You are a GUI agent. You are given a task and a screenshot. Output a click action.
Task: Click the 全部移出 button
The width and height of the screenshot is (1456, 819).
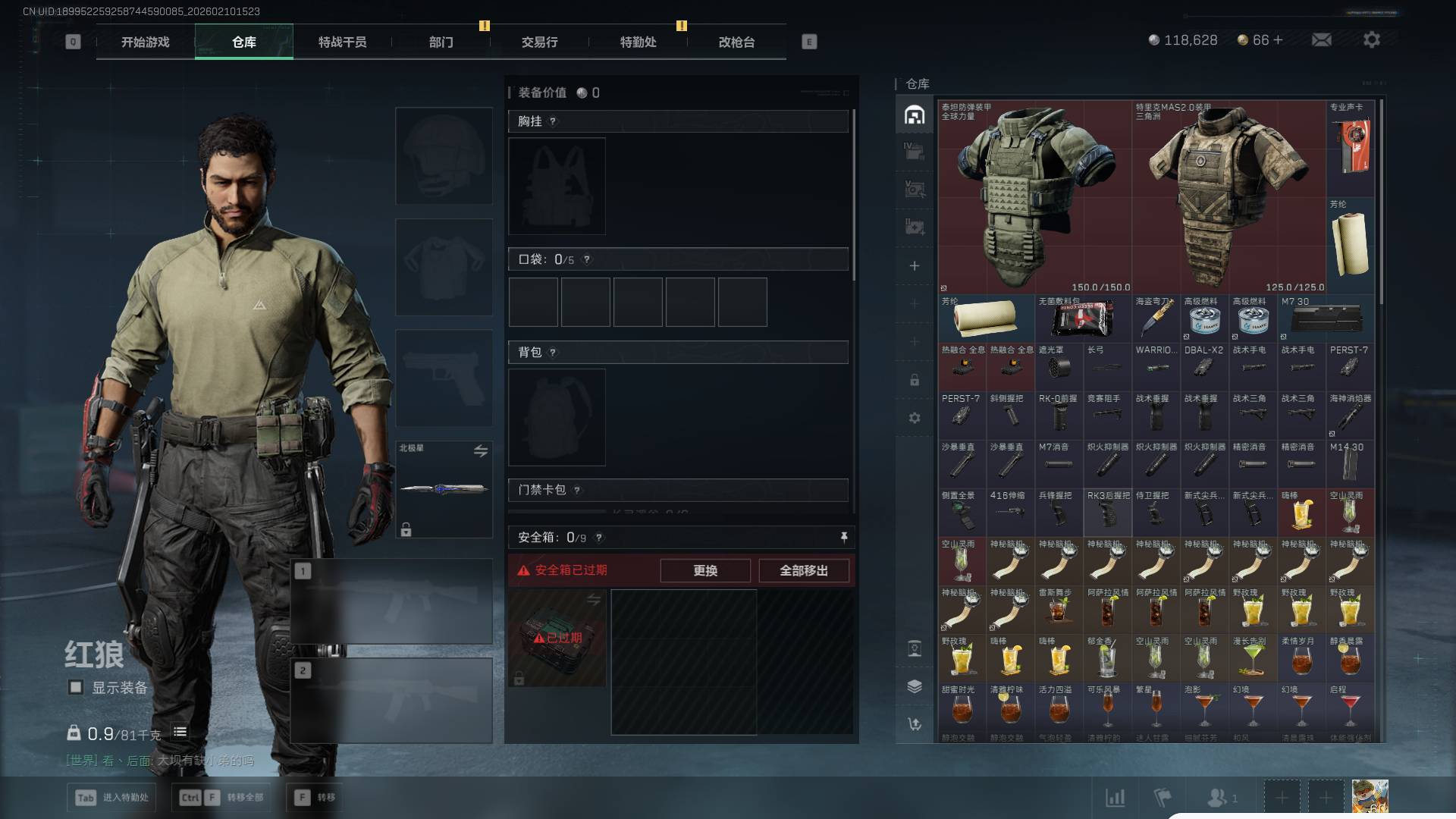(x=803, y=570)
